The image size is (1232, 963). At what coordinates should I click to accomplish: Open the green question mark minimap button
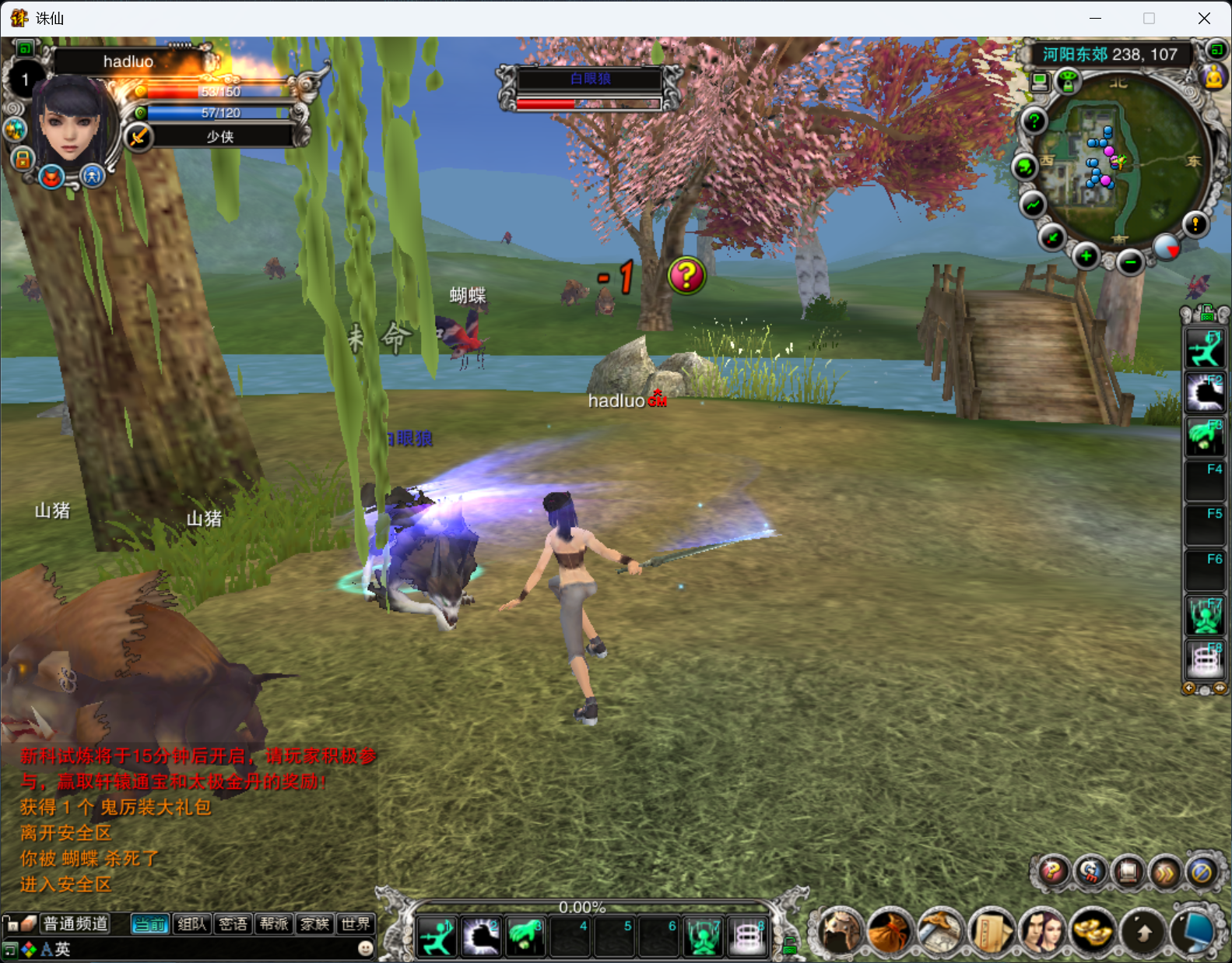[x=1034, y=121]
